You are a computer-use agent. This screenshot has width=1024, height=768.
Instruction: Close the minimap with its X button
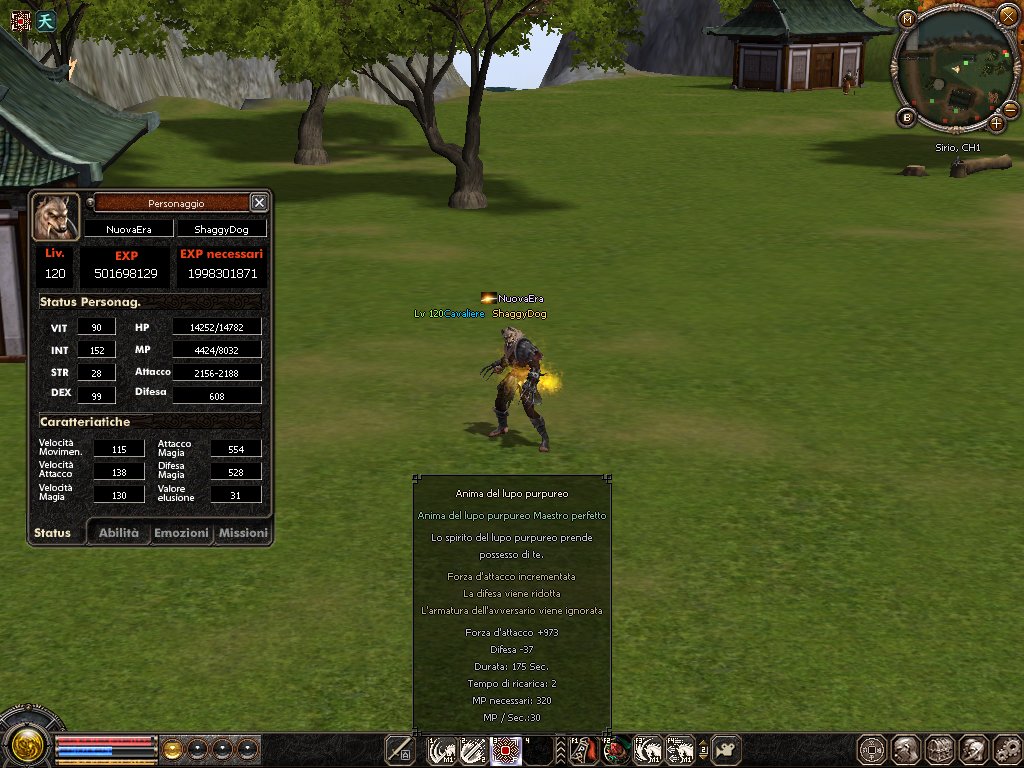pyautogui.click(x=1008, y=15)
